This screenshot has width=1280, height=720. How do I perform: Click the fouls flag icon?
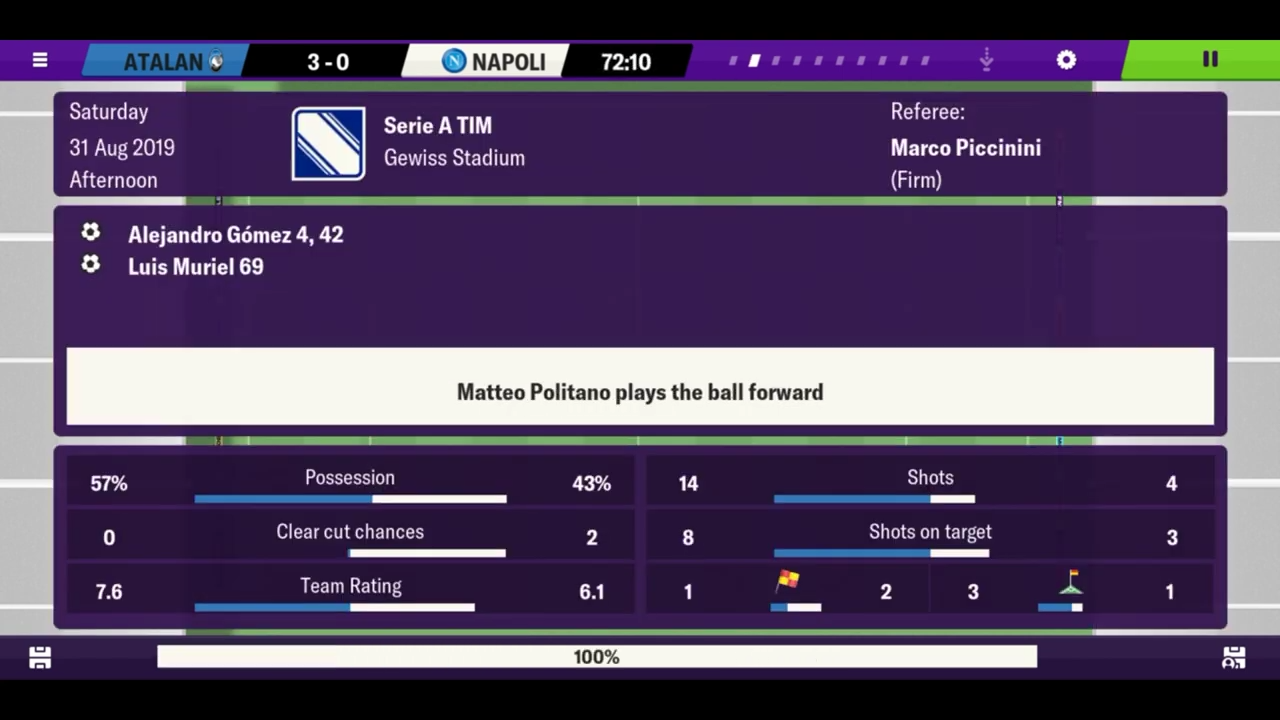tap(788, 578)
